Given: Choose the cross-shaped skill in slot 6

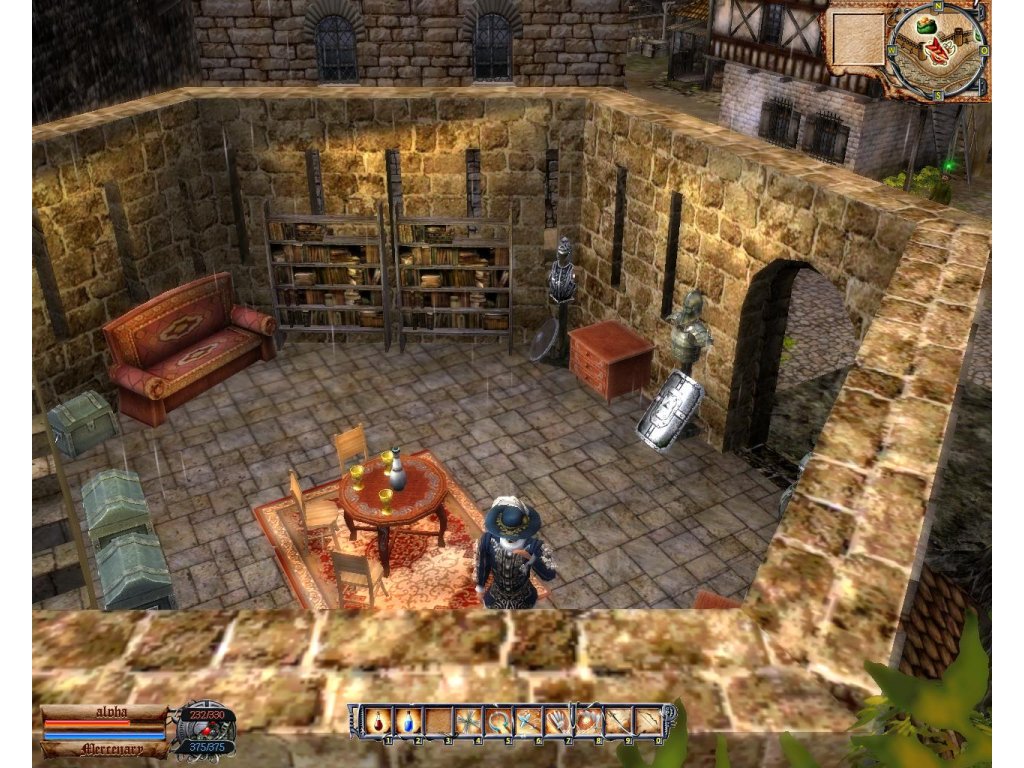Looking at the screenshot, I should click(x=527, y=720).
